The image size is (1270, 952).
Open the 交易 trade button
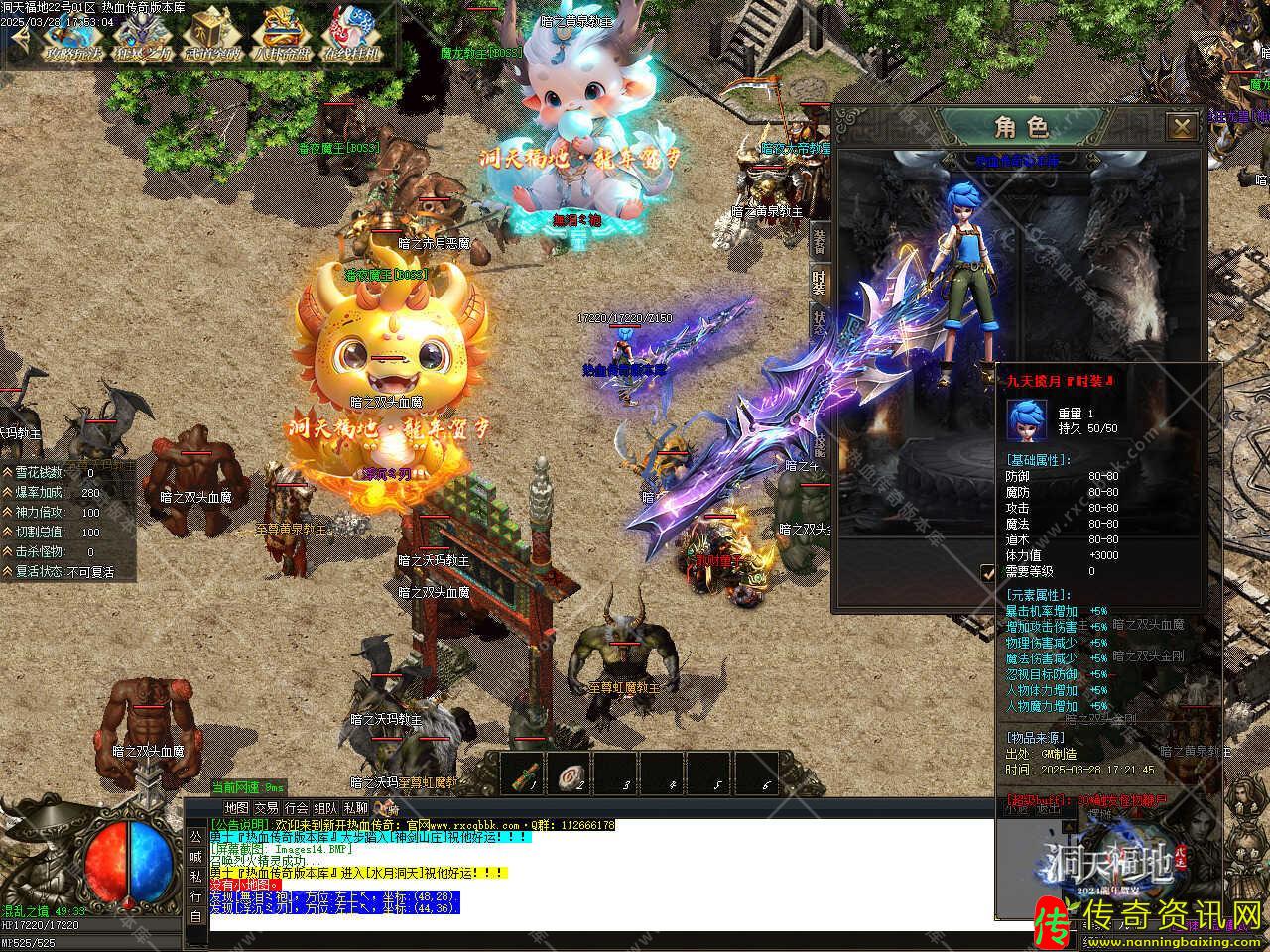pyautogui.click(x=266, y=808)
